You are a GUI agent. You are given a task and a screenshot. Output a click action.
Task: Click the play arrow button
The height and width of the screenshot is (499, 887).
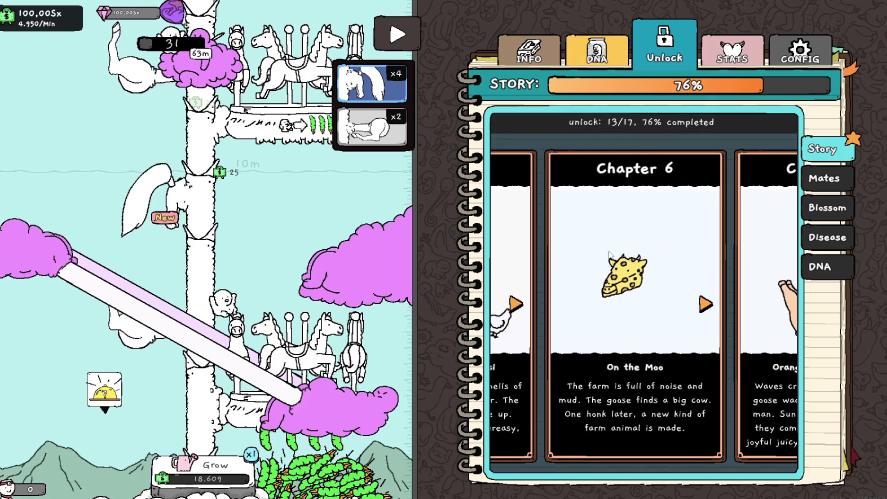pos(397,34)
